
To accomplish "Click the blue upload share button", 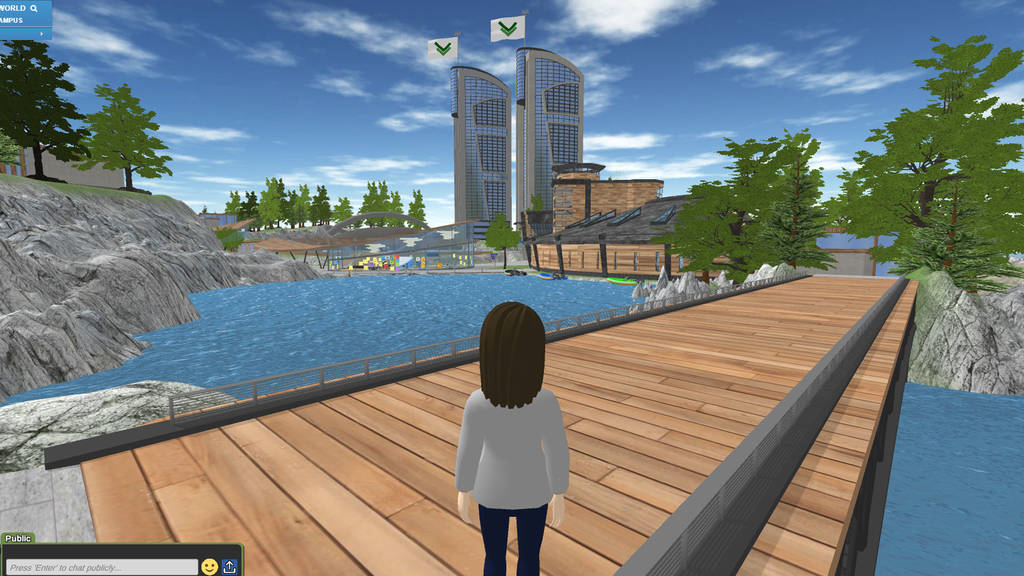I will coord(229,567).
